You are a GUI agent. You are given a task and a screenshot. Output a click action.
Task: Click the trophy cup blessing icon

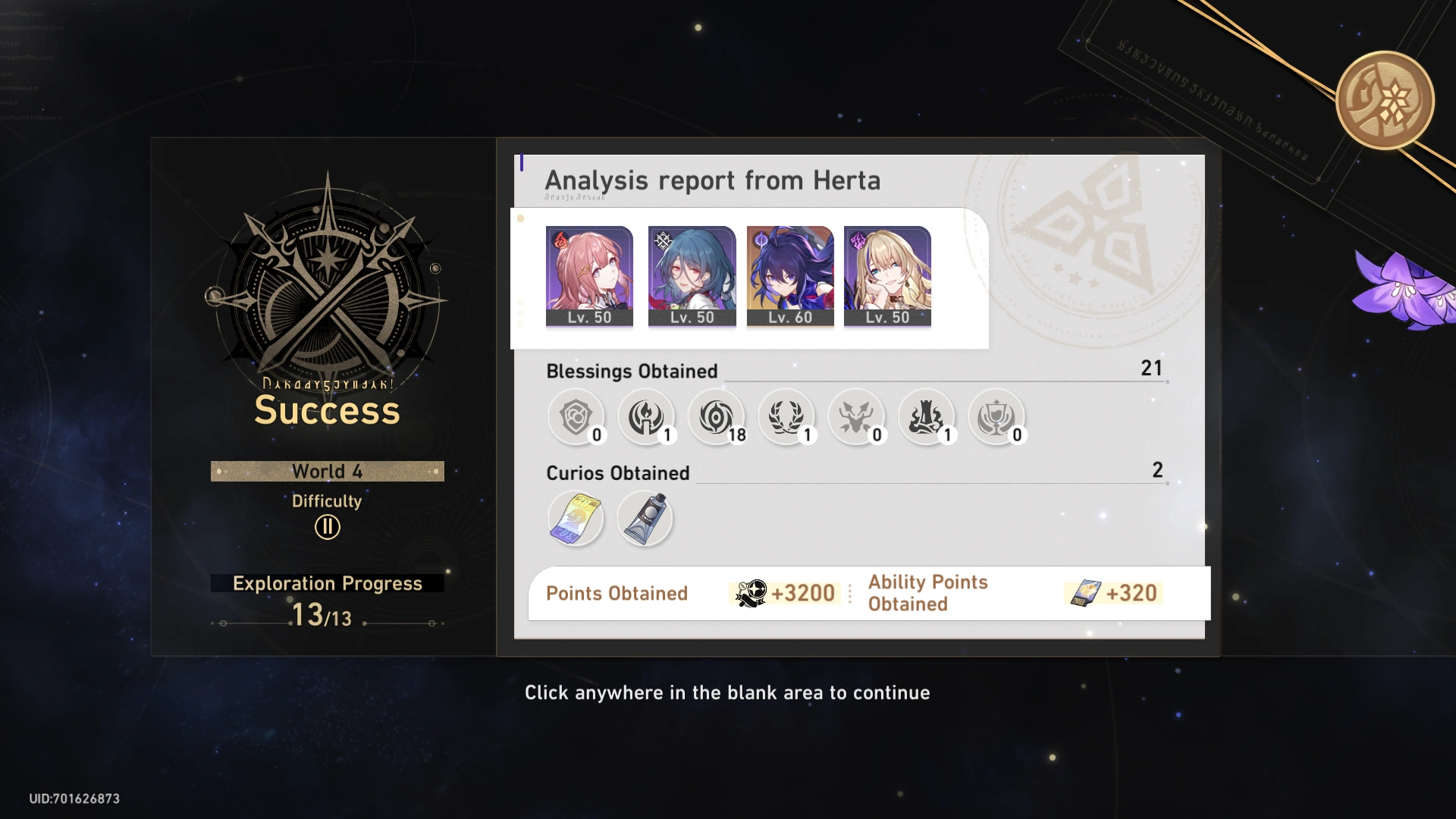tap(997, 418)
